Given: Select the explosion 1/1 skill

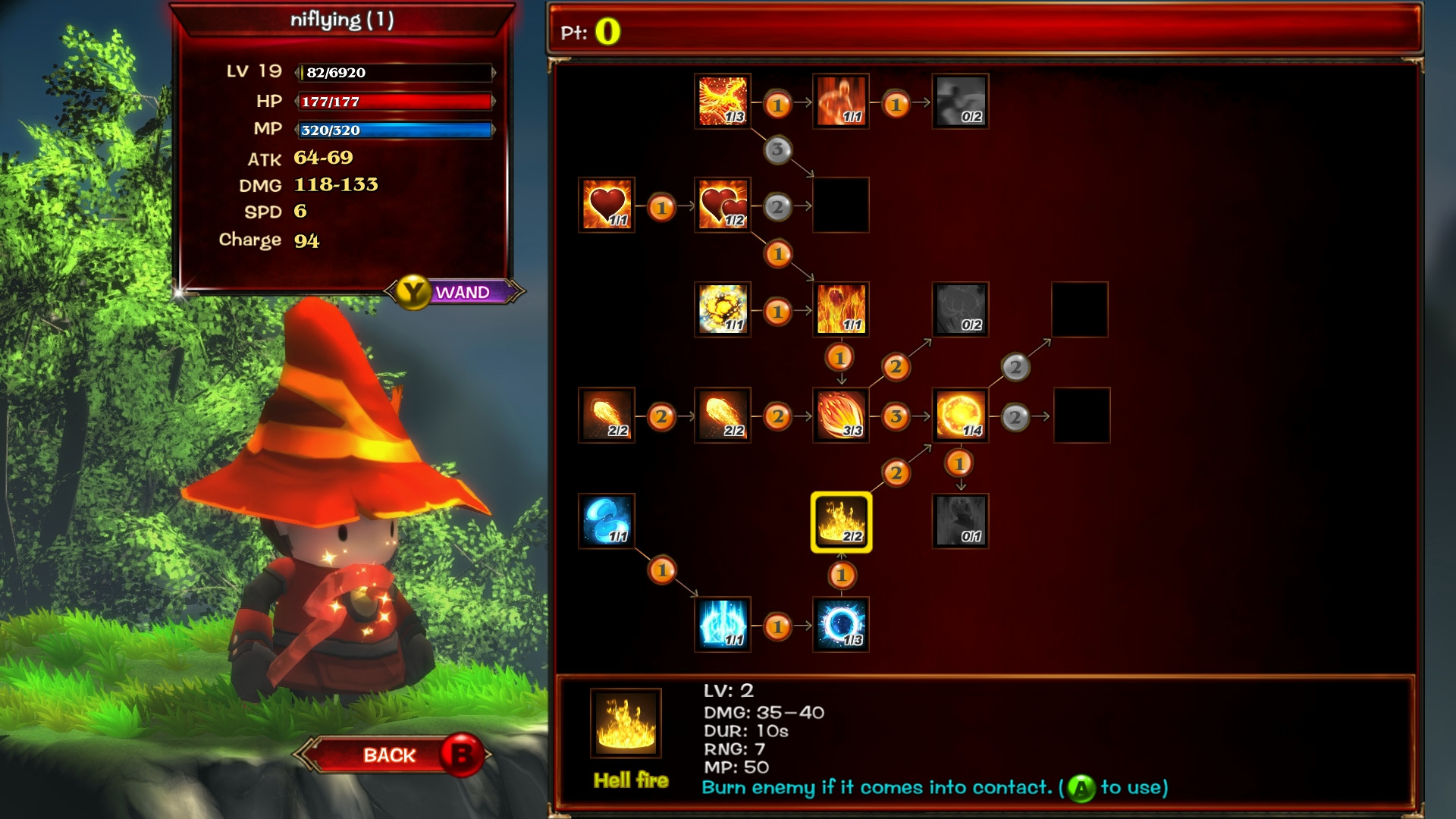Looking at the screenshot, I should [x=721, y=309].
